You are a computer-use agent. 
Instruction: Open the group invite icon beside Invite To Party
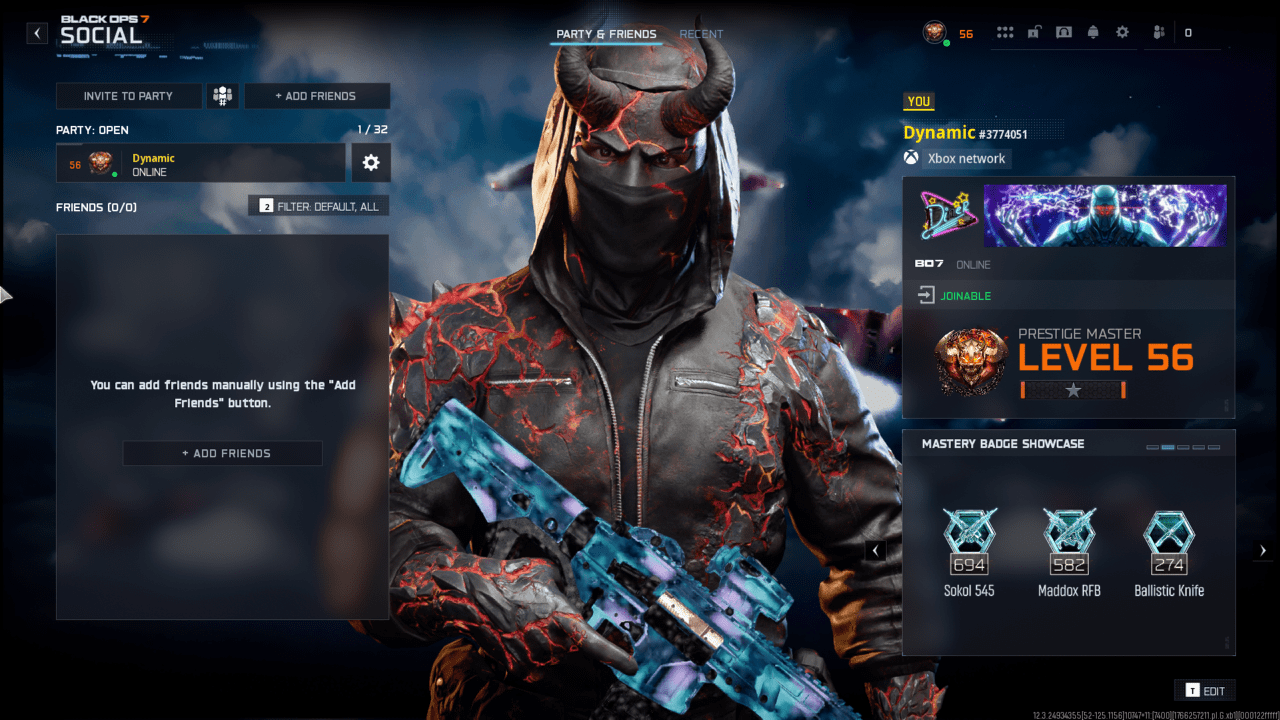coord(222,96)
